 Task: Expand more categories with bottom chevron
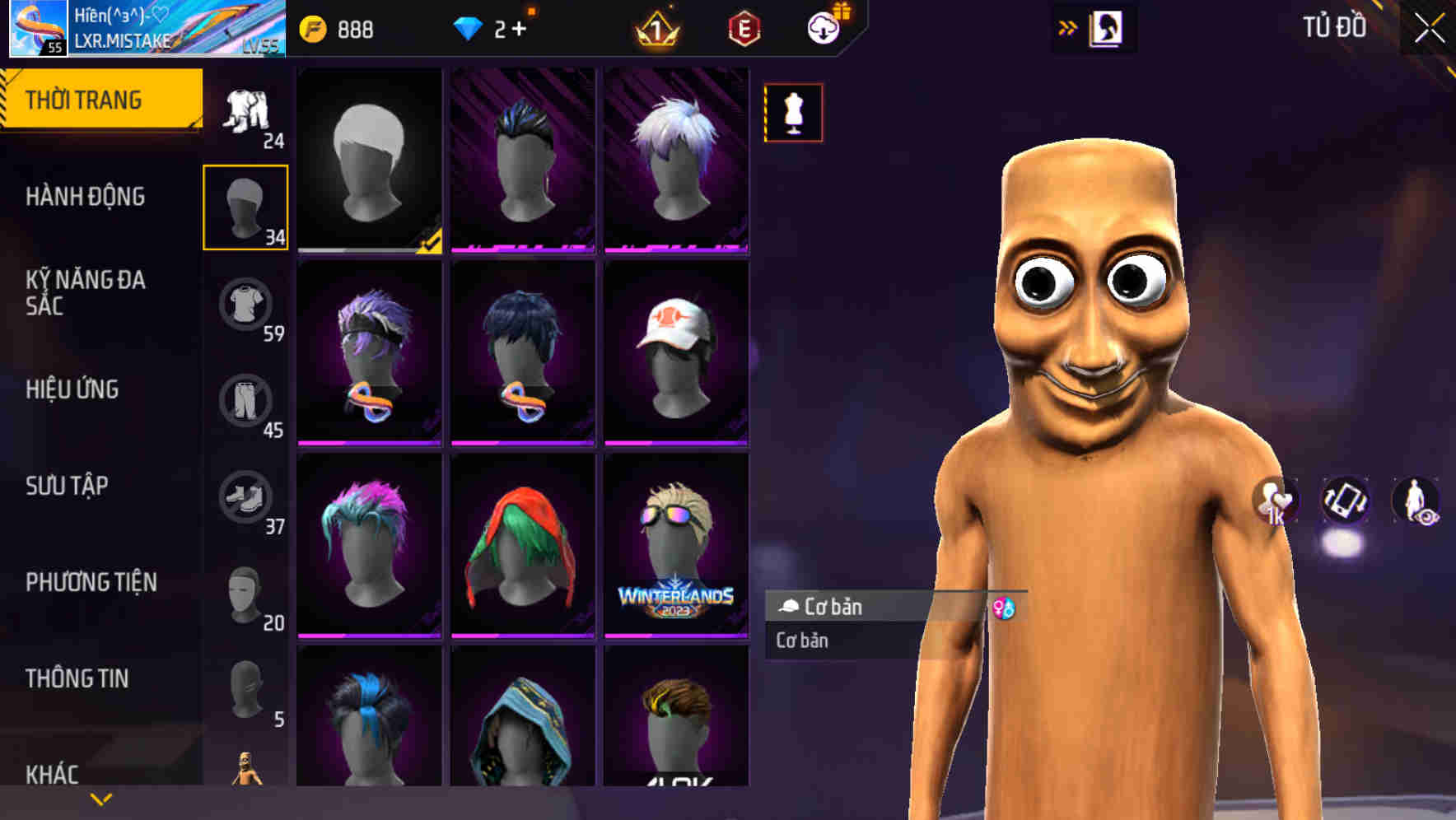click(100, 798)
